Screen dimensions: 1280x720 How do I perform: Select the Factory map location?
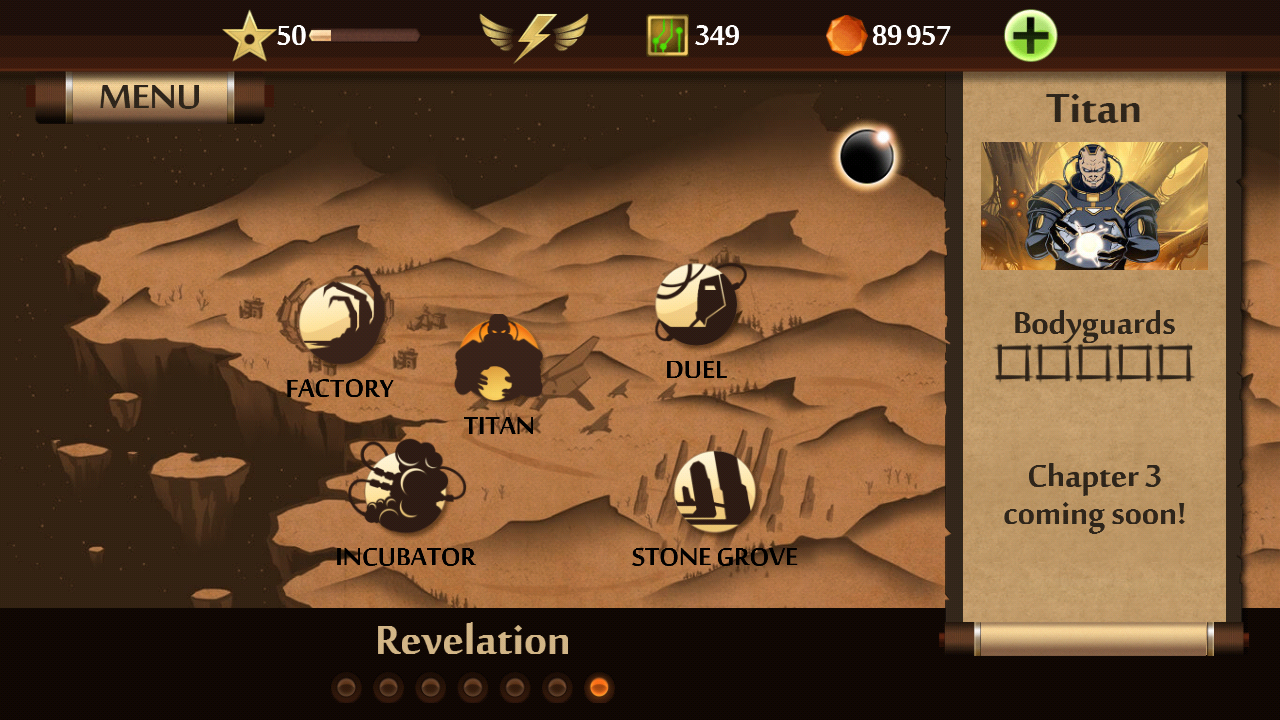coord(340,323)
